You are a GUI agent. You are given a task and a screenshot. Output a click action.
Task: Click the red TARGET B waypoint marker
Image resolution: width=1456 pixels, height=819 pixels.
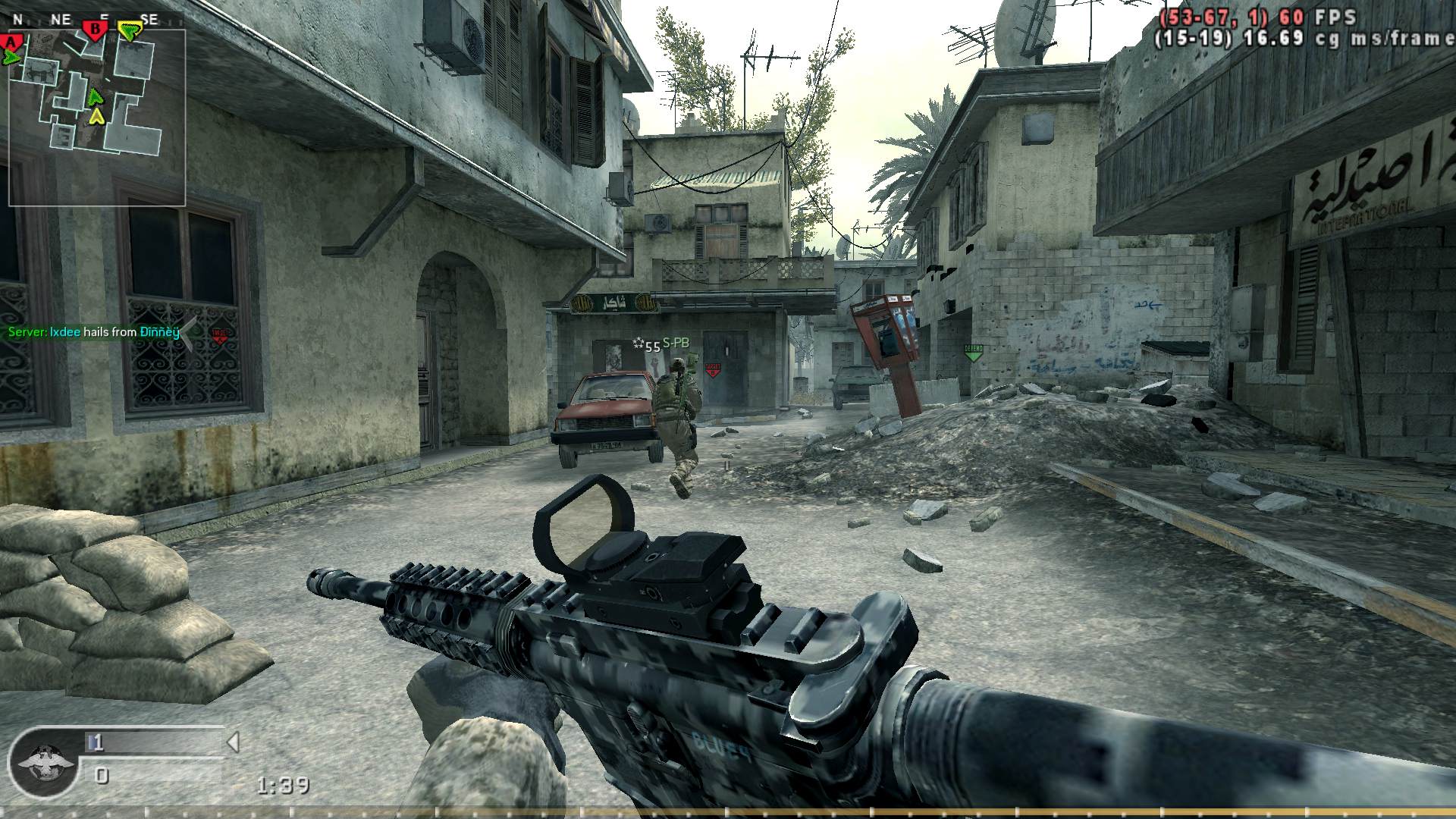pyautogui.click(x=713, y=369)
